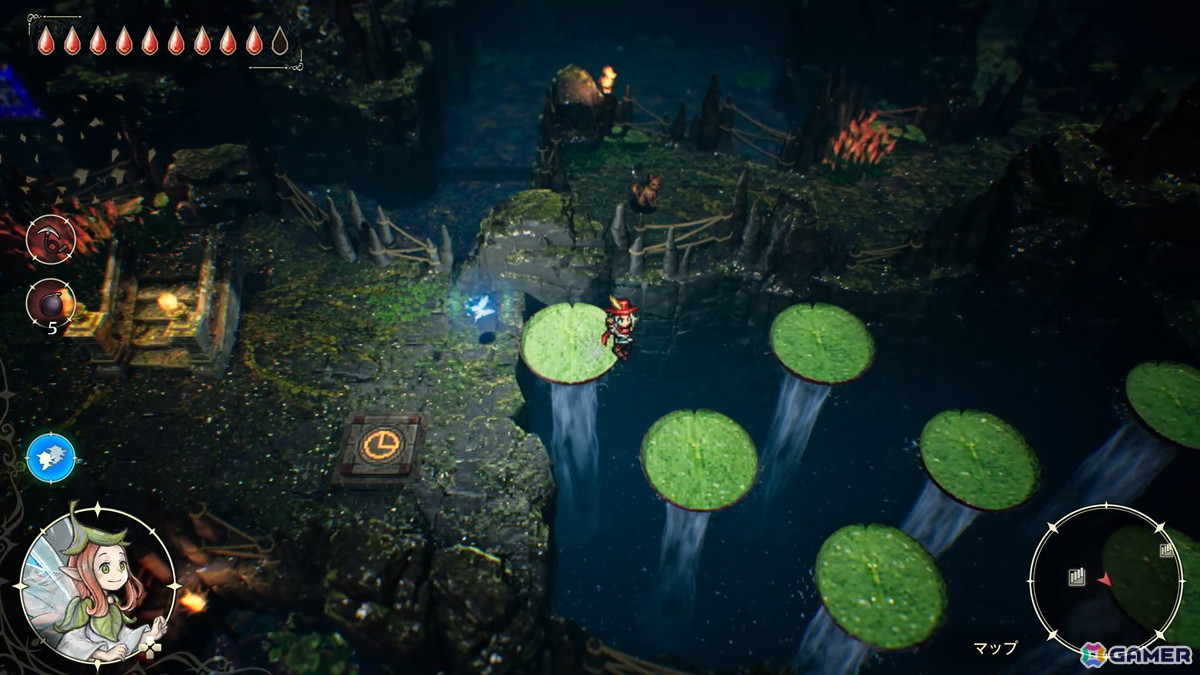1200x675 pixels.
Task: Click the stairs marker at the minimap center
Action: [1076, 577]
